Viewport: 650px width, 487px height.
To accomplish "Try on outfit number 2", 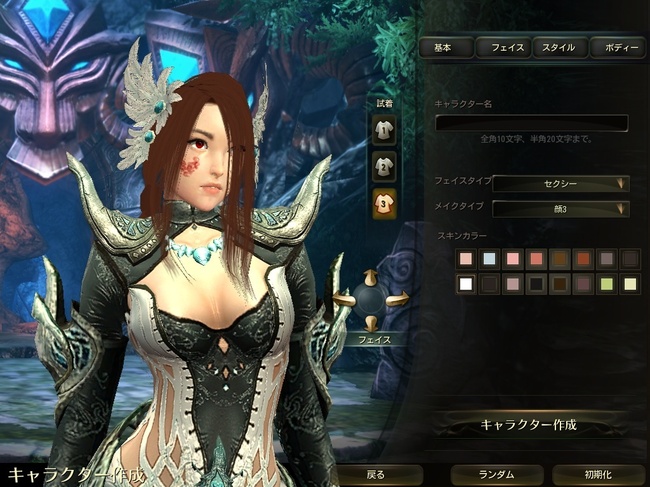I will tap(384, 165).
